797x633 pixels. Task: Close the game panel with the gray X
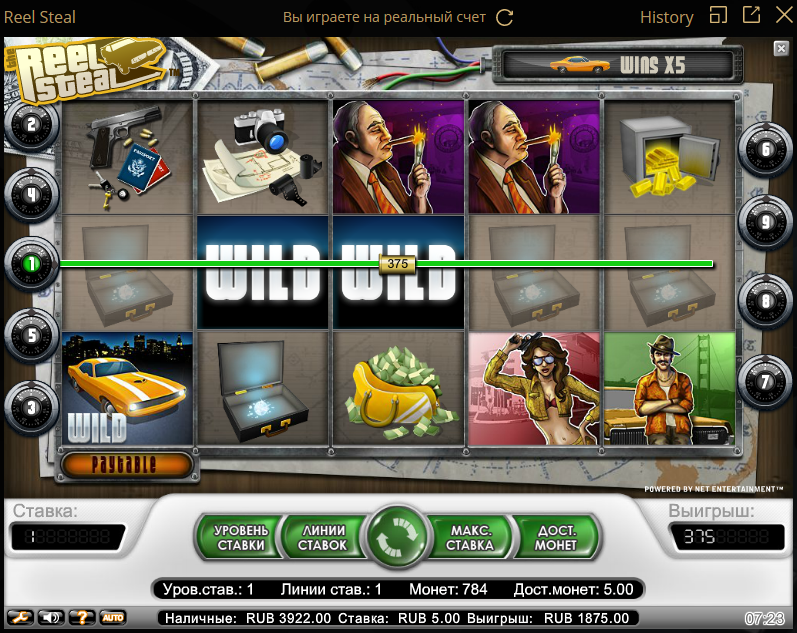[781, 48]
